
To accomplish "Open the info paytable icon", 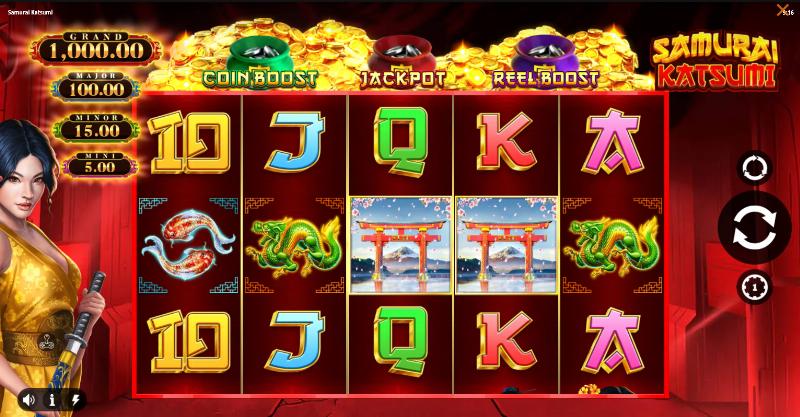I will (50, 400).
